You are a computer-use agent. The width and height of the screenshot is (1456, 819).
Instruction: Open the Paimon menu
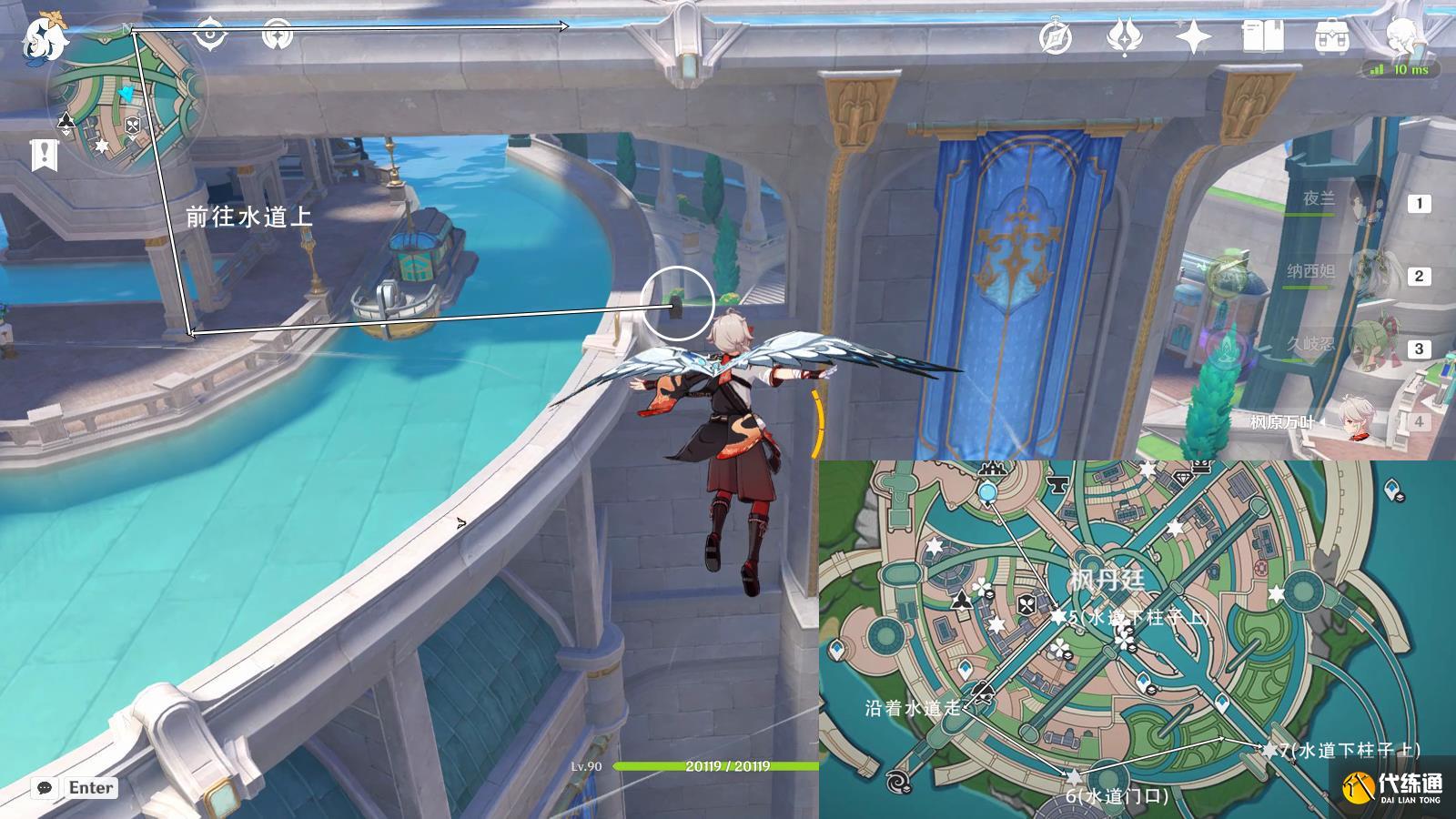coord(42,33)
